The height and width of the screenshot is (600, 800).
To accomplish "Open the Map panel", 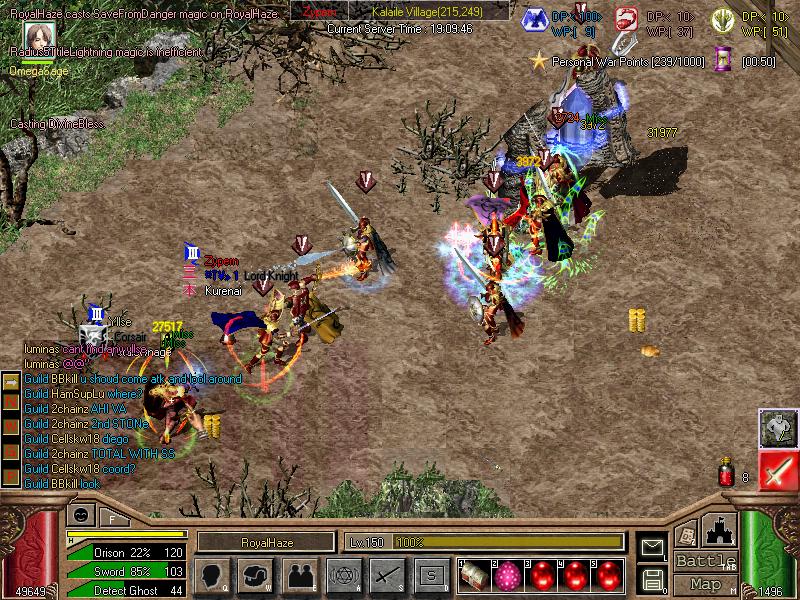I will point(706,584).
